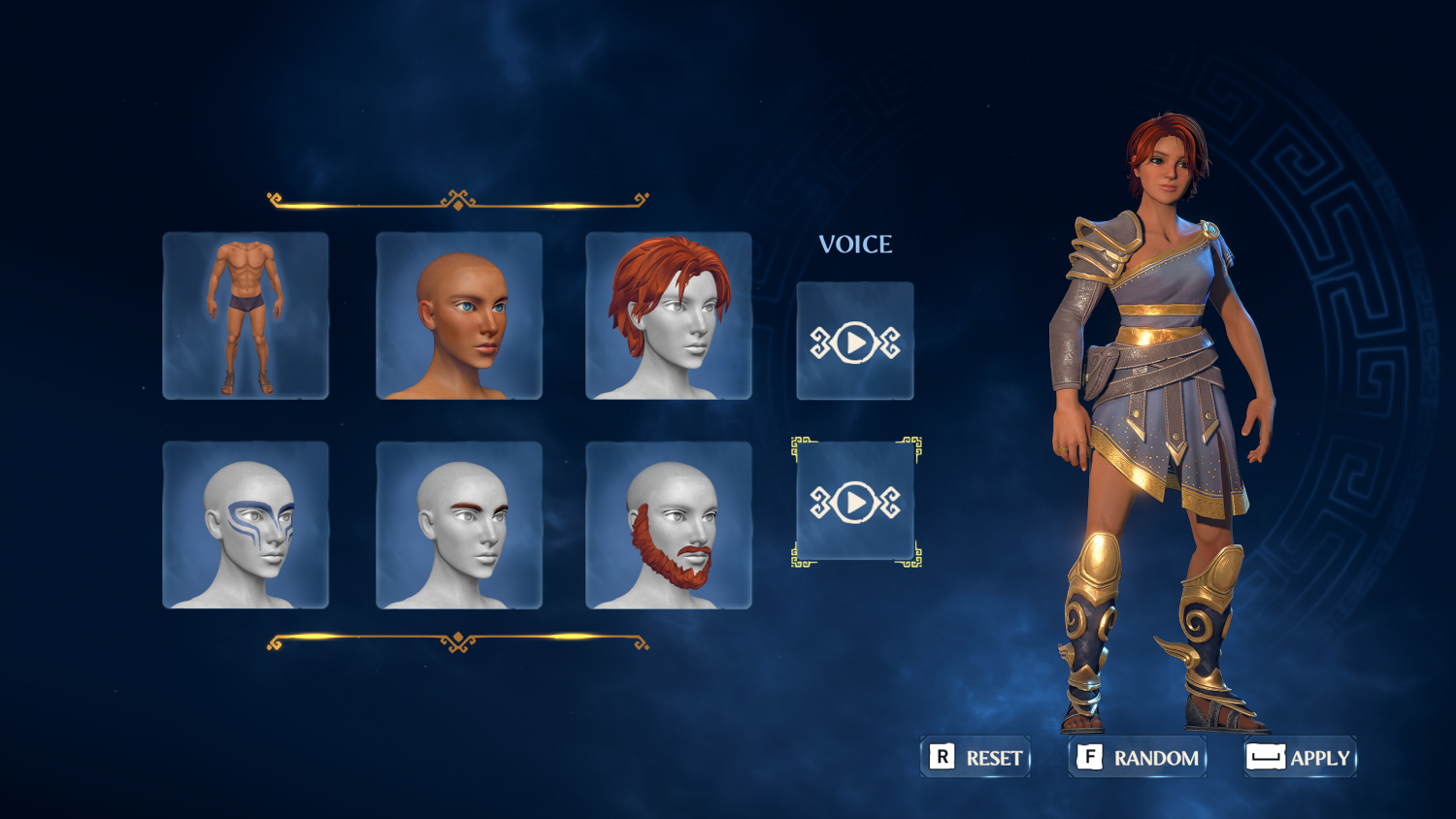This screenshot has height=819, width=1456.
Task: Apply the character customization
Action: 1301,757
